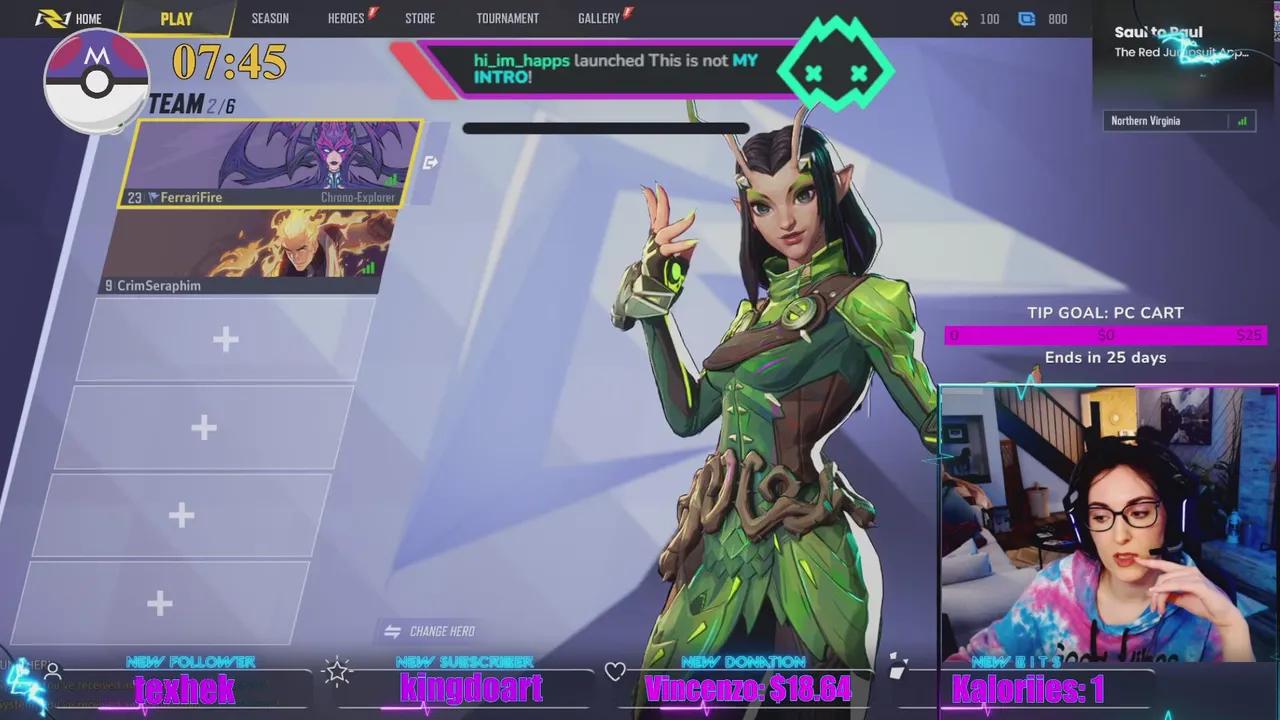Open the GALLERY page link
Screen dimensions: 1280x720
pyautogui.click(x=597, y=17)
